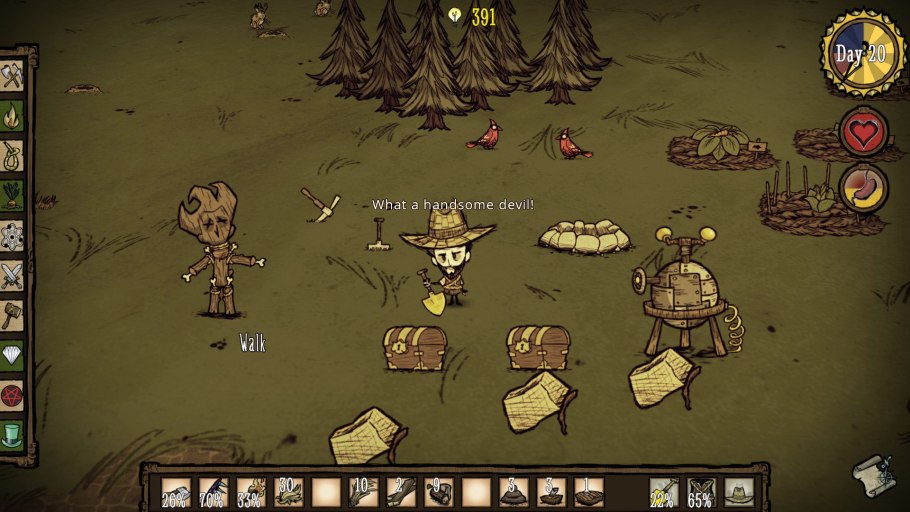Open the map using the scroll icon

(x=872, y=475)
